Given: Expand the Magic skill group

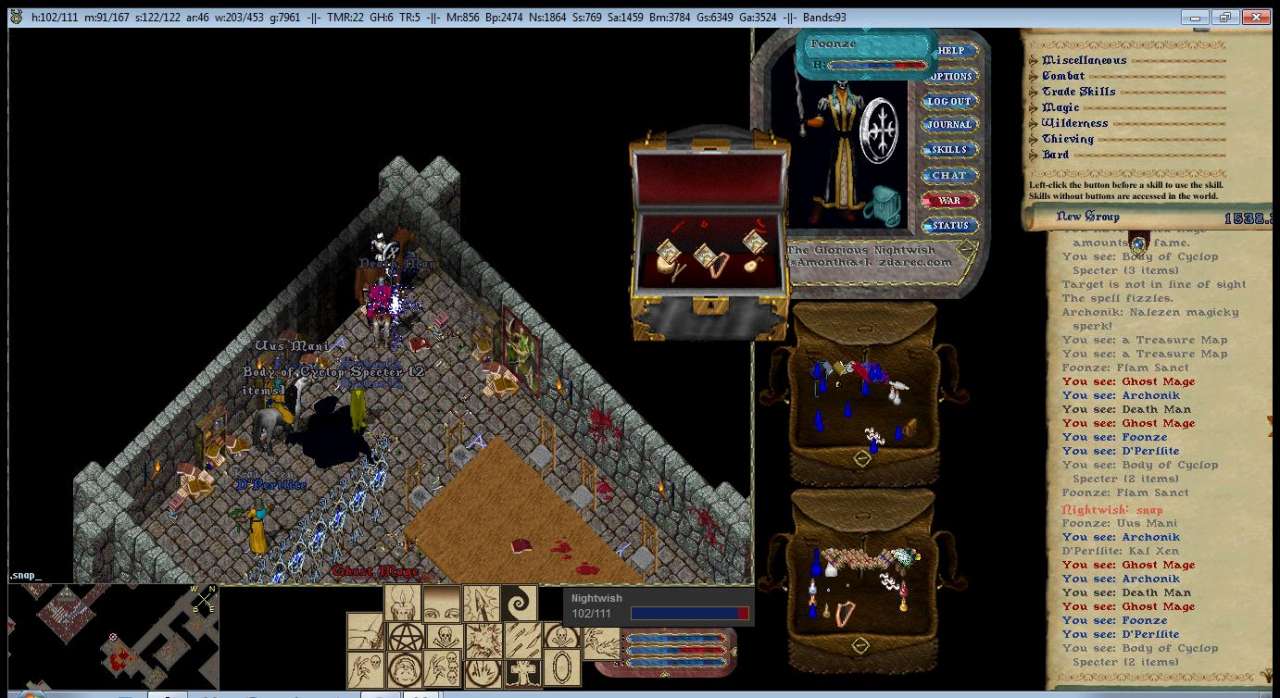Looking at the screenshot, I should tap(1034, 108).
